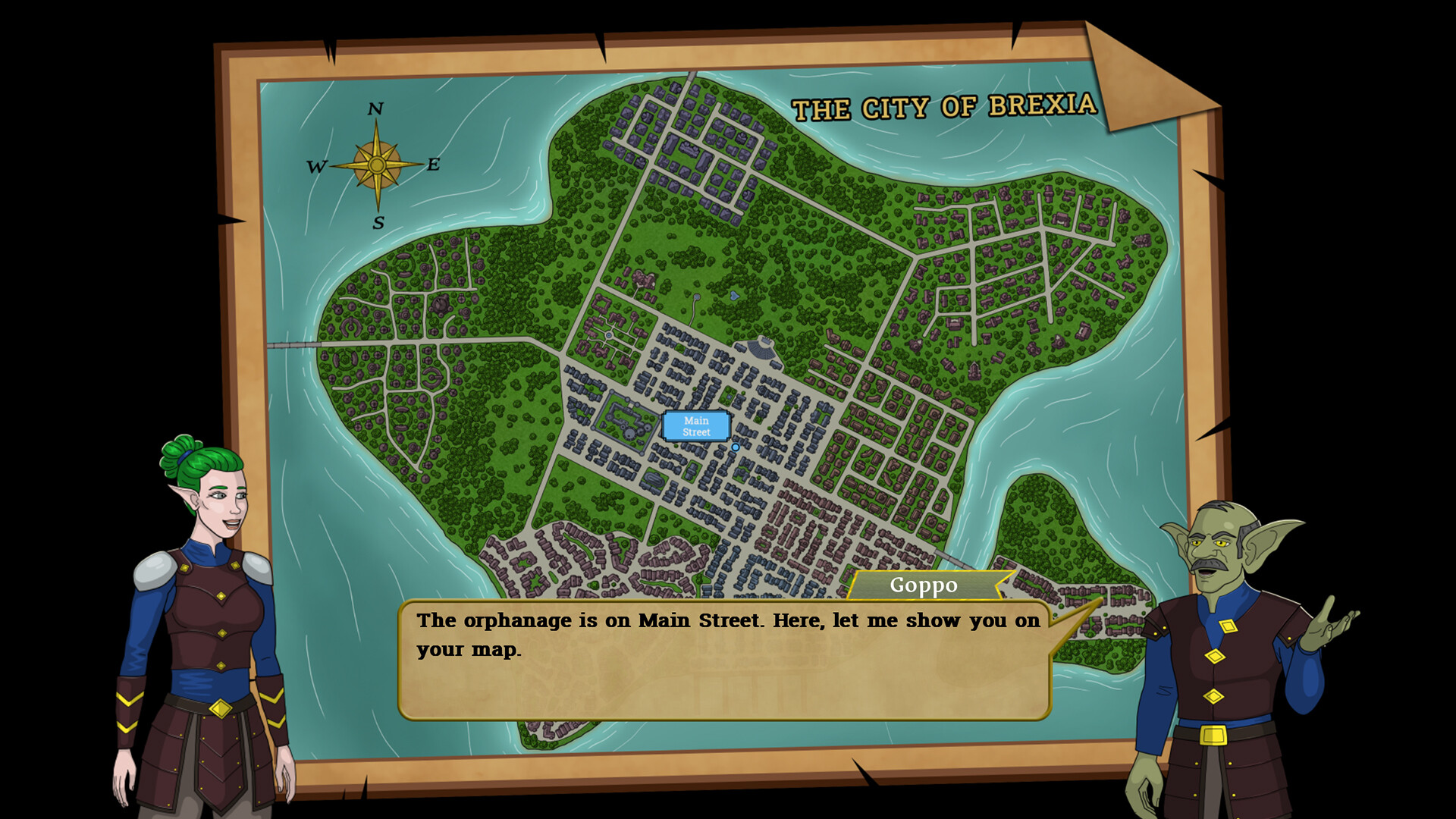Select the amphitheater landmark on the map

pyautogui.click(x=761, y=350)
